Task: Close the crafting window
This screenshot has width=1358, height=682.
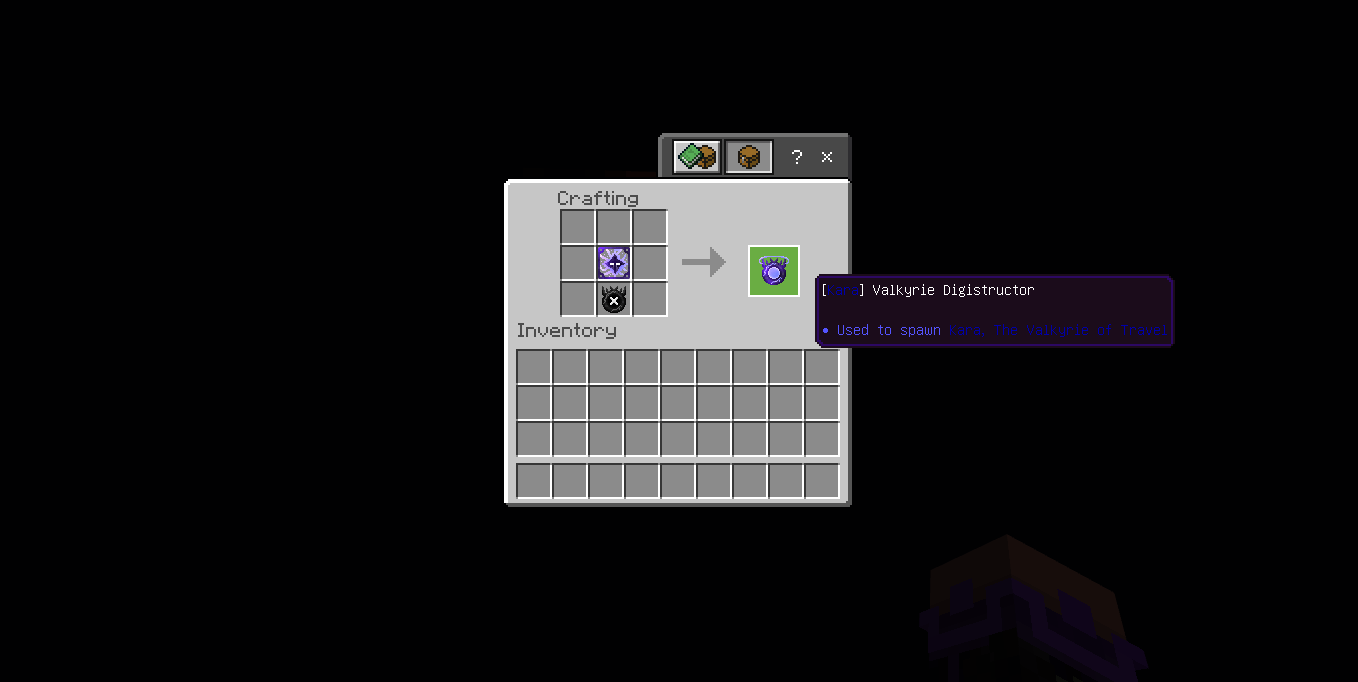Action: 827,157
